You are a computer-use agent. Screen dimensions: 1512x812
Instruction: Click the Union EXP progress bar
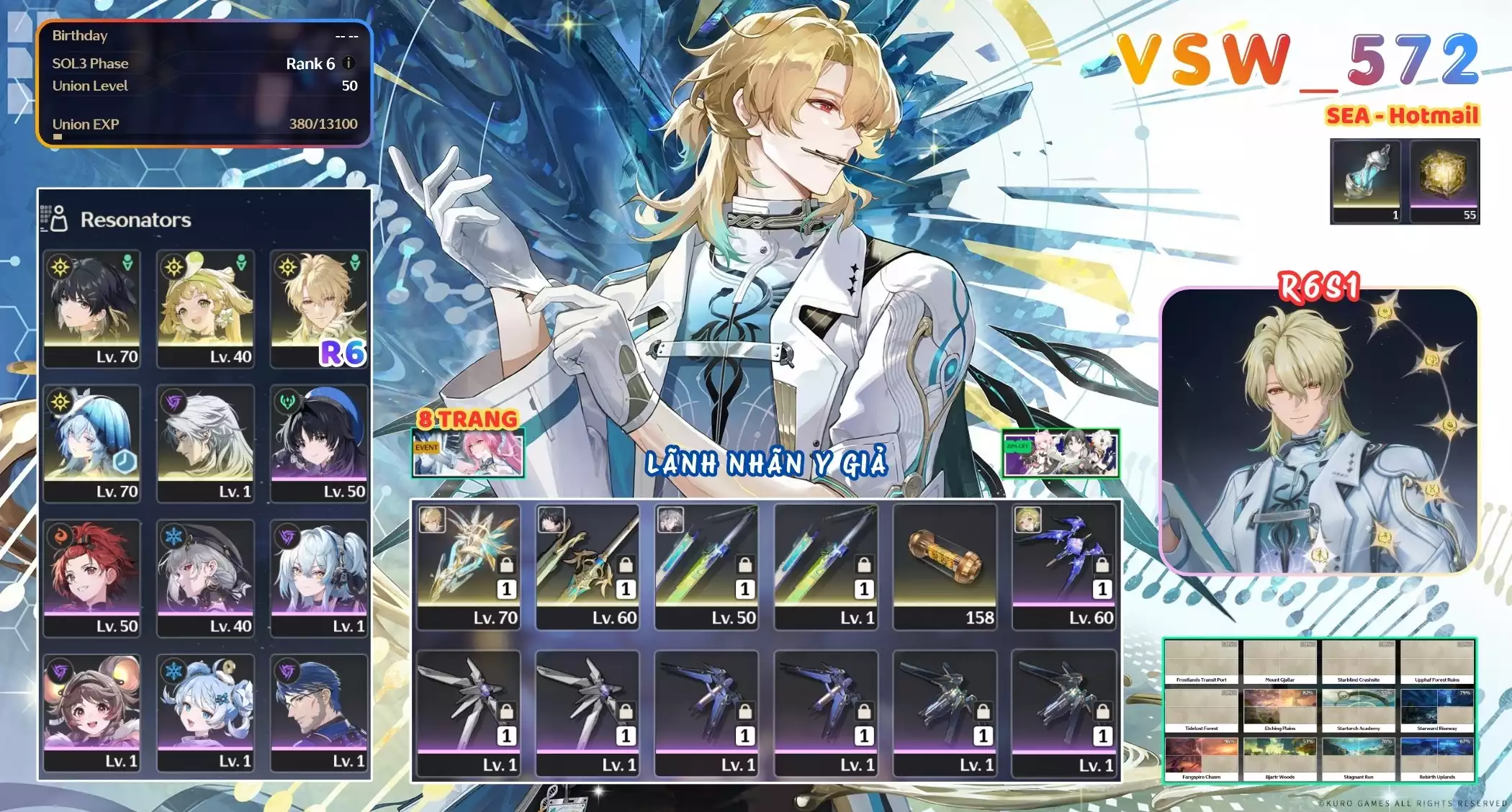click(x=205, y=135)
